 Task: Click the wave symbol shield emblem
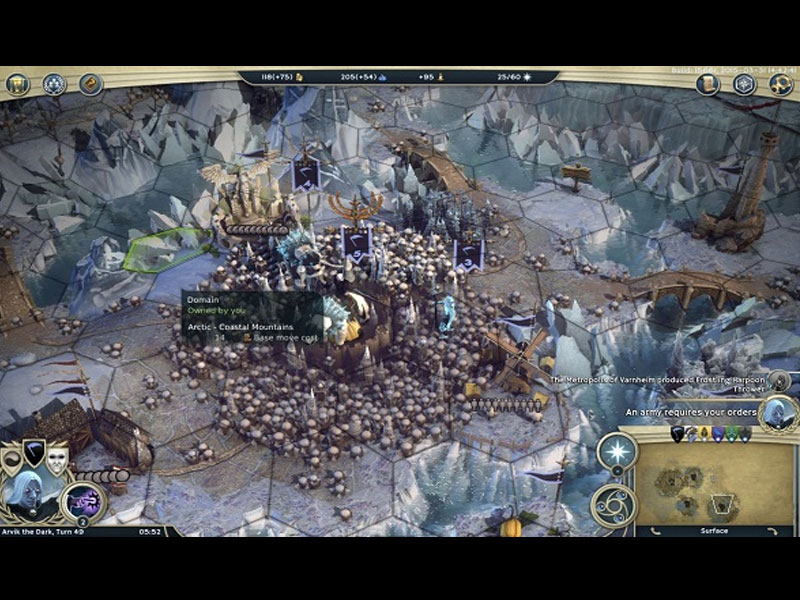tap(13, 460)
